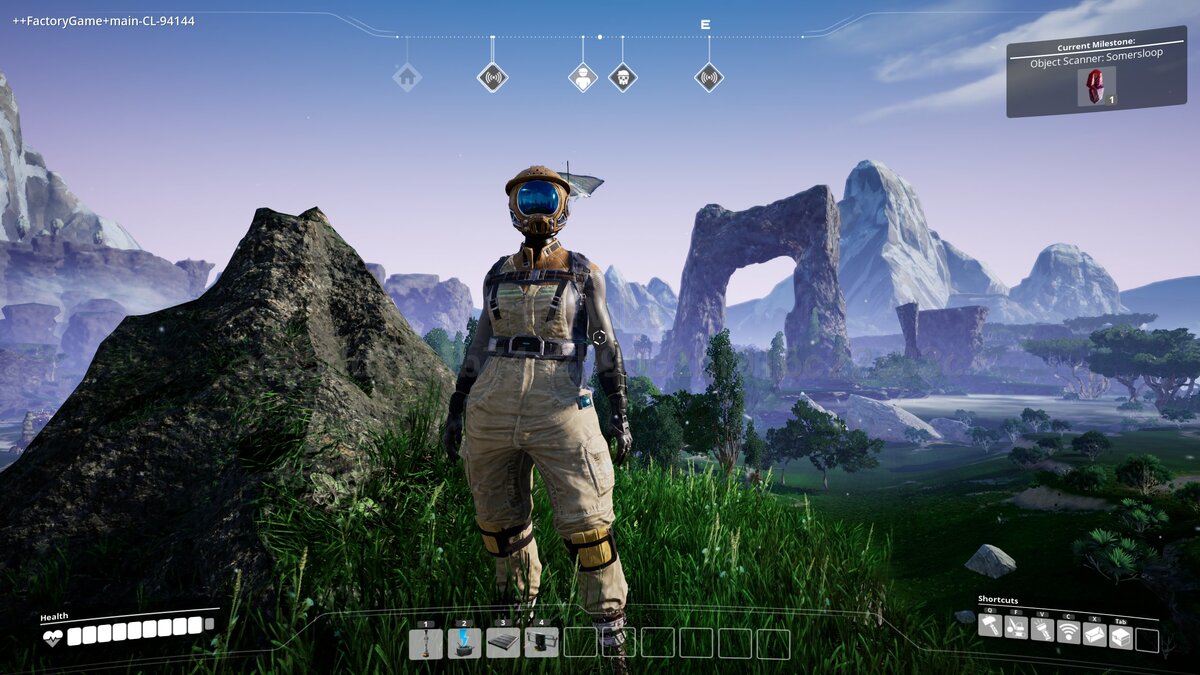This screenshot has width=1200, height=675.
Task: Open the inventory crate shortcut
Action: pyautogui.click(x=1121, y=637)
